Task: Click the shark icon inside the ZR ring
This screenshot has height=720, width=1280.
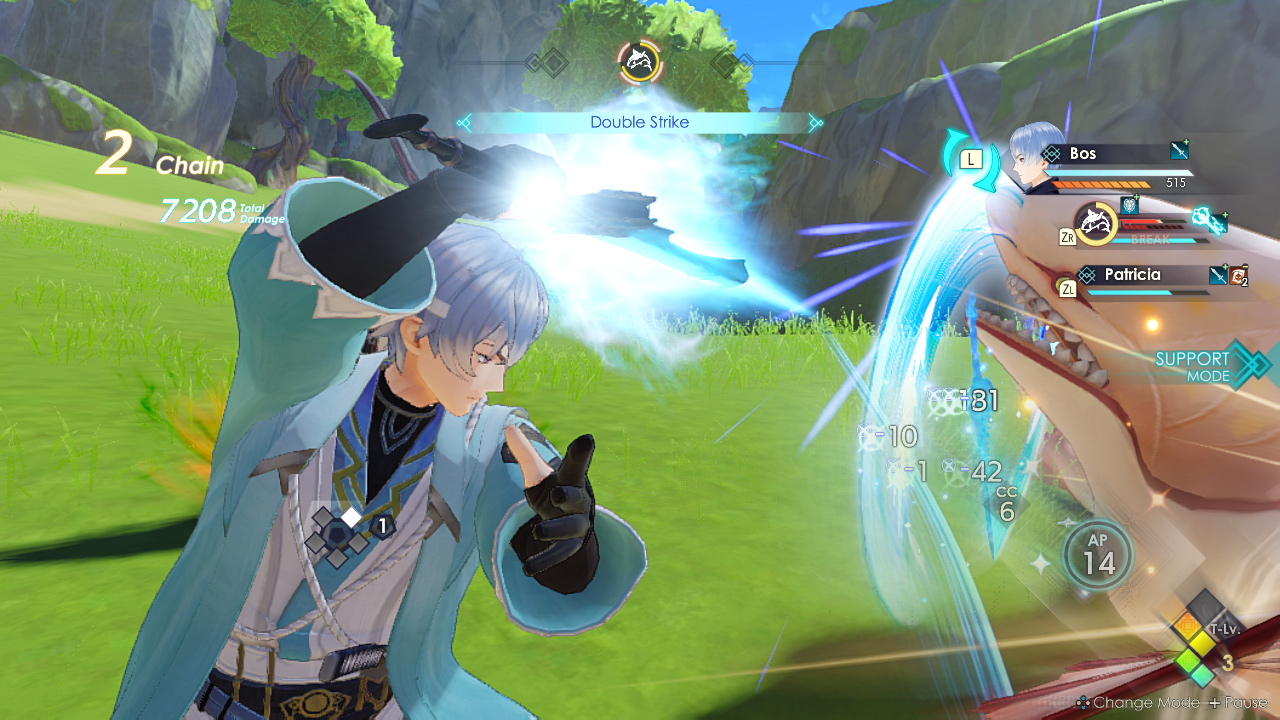Action: (x=1095, y=224)
